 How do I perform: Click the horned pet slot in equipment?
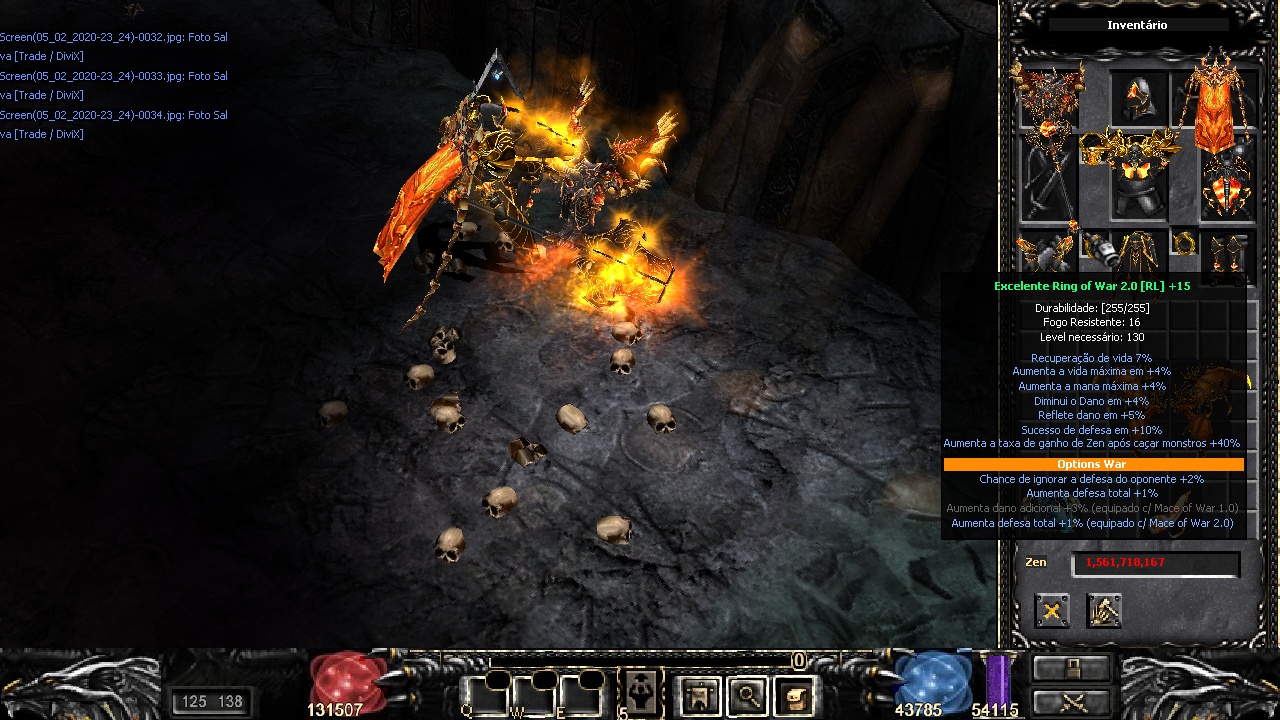point(1047,98)
